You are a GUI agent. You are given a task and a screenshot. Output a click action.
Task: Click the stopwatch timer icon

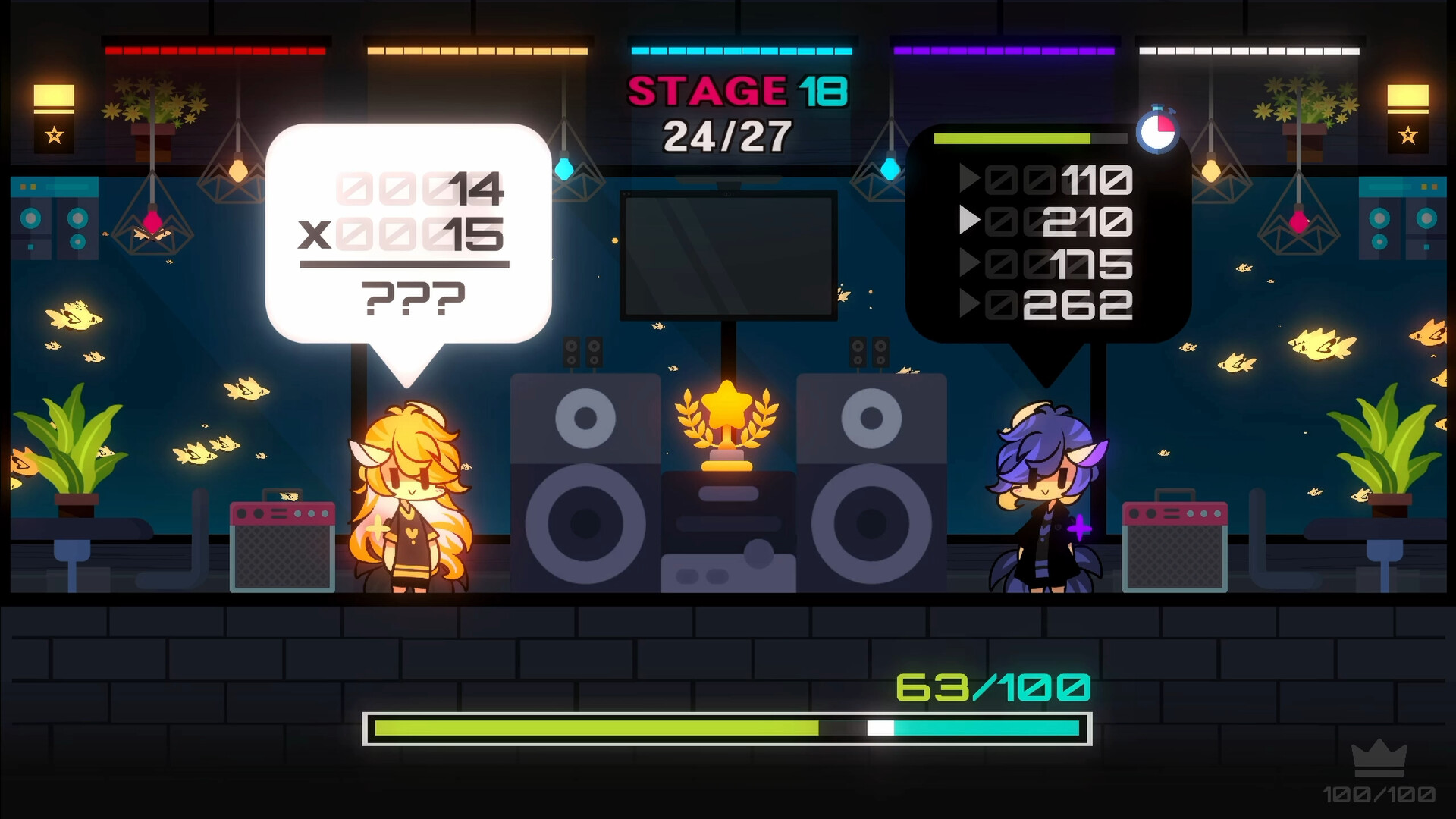pos(1157,130)
